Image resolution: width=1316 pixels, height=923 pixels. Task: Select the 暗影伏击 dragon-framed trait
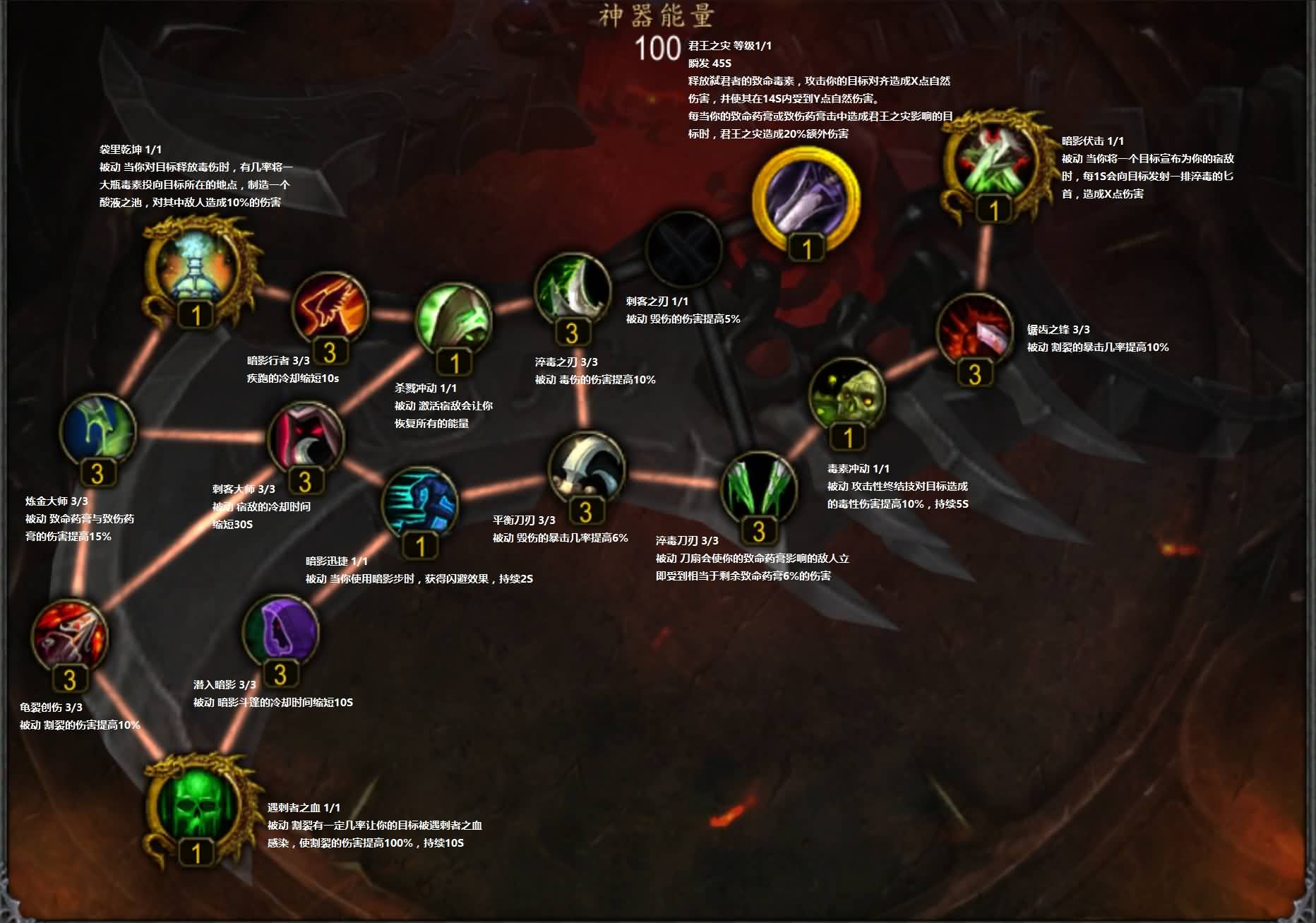[993, 163]
